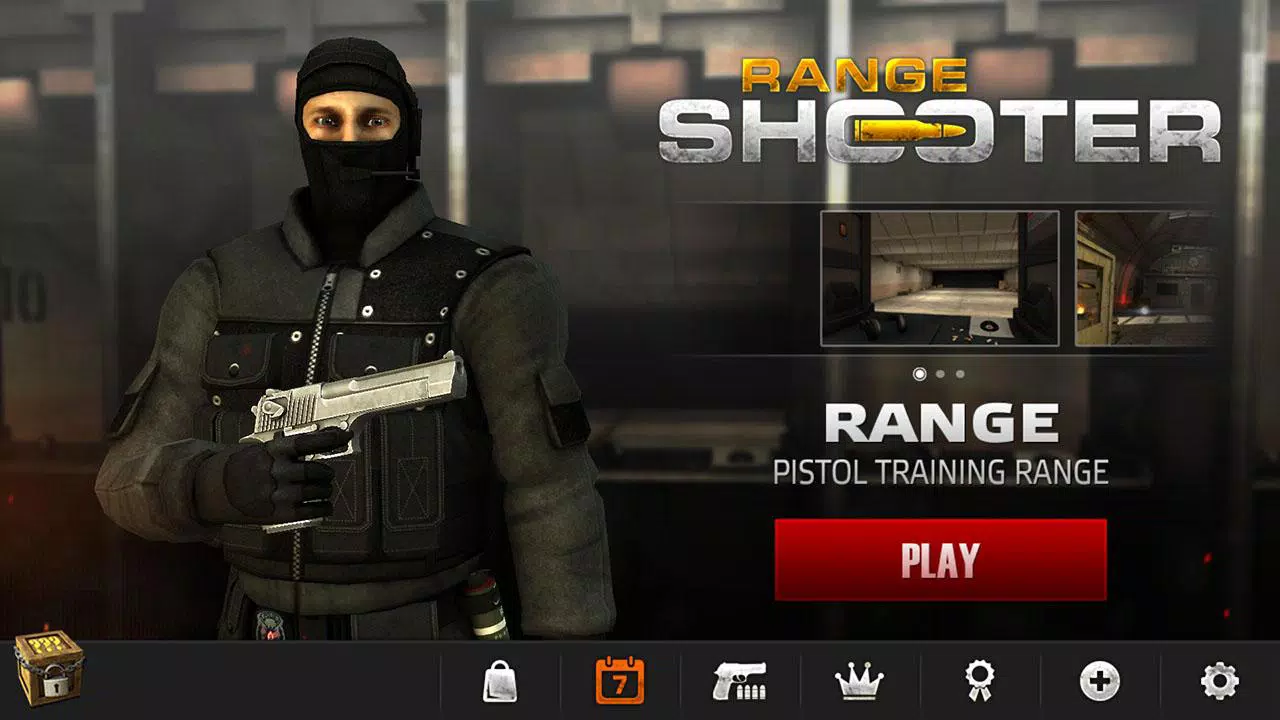The width and height of the screenshot is (1280, 720).
Task: Click the RANGE title text
Action: (940, 421)
